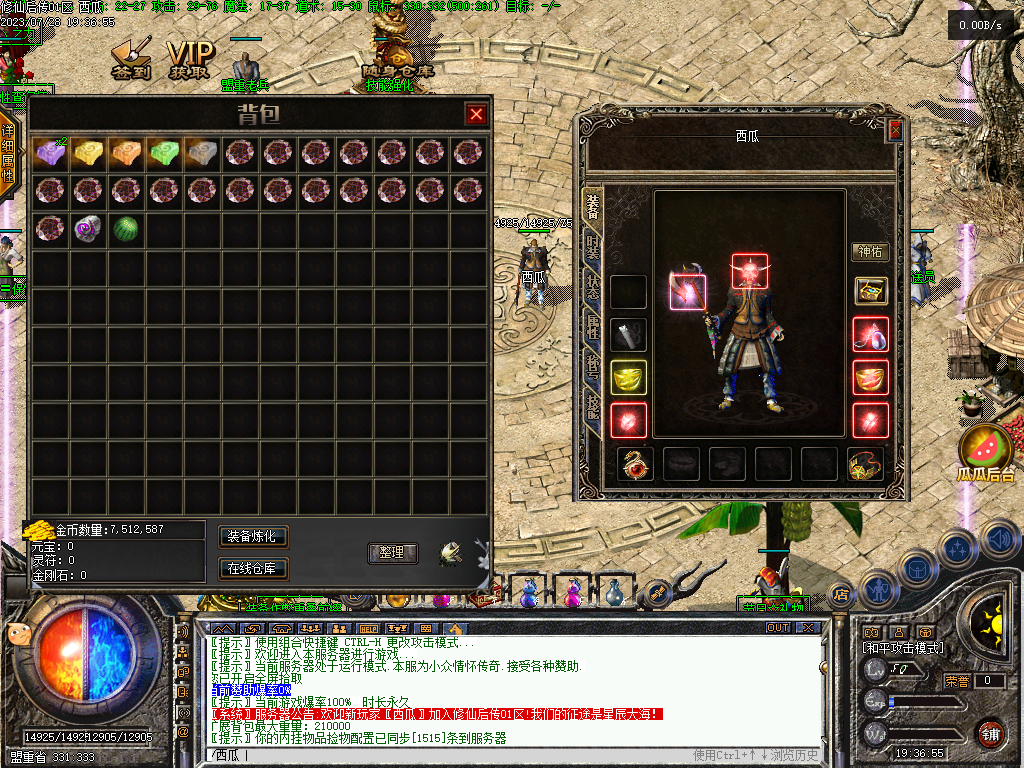Viewport: 1024px width, 768px height.
Task: Select the red skull helmet slot
Action: tap(749, 272)
